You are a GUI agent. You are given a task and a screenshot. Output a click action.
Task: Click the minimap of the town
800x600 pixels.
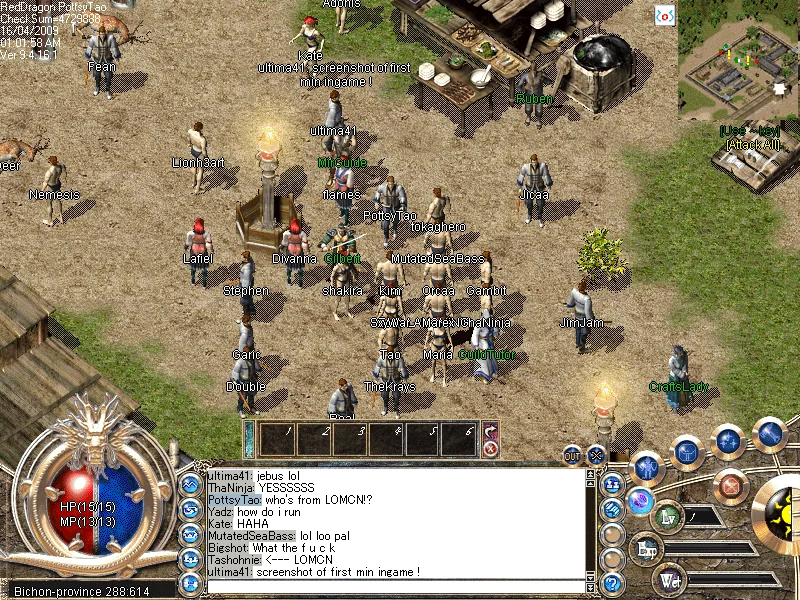738,60
